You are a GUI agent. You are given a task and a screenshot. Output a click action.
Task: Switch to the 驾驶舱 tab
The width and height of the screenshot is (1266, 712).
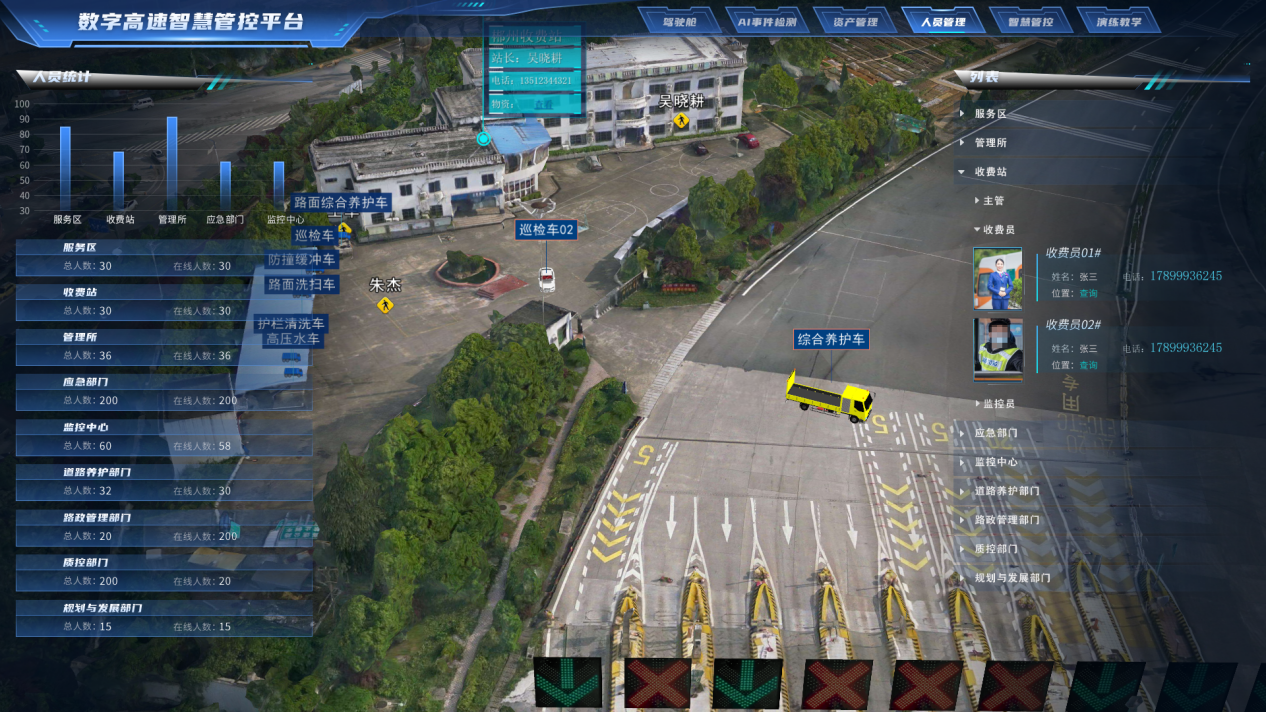[679, 21]
